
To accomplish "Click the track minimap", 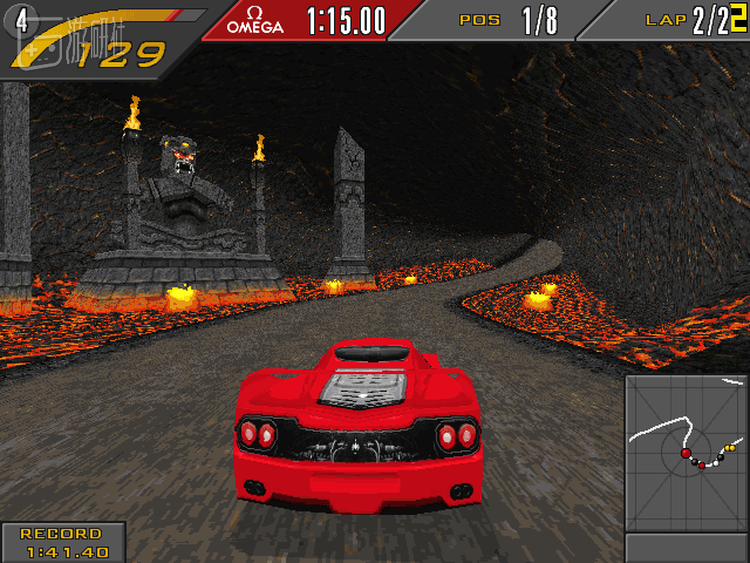I will click(x=686, y=453).
